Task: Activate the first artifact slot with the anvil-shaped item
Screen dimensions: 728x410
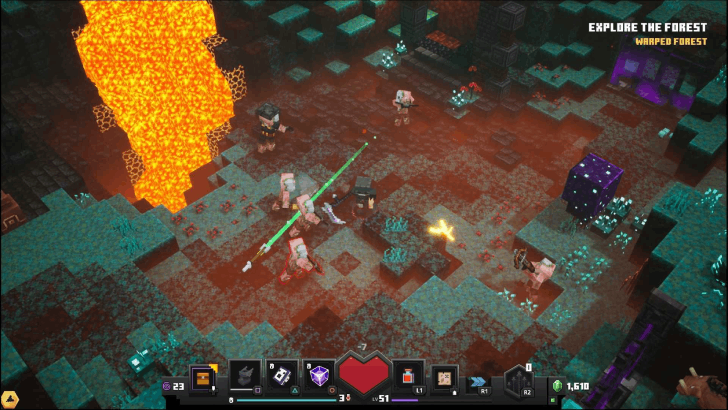Action: tap(245, 375)
